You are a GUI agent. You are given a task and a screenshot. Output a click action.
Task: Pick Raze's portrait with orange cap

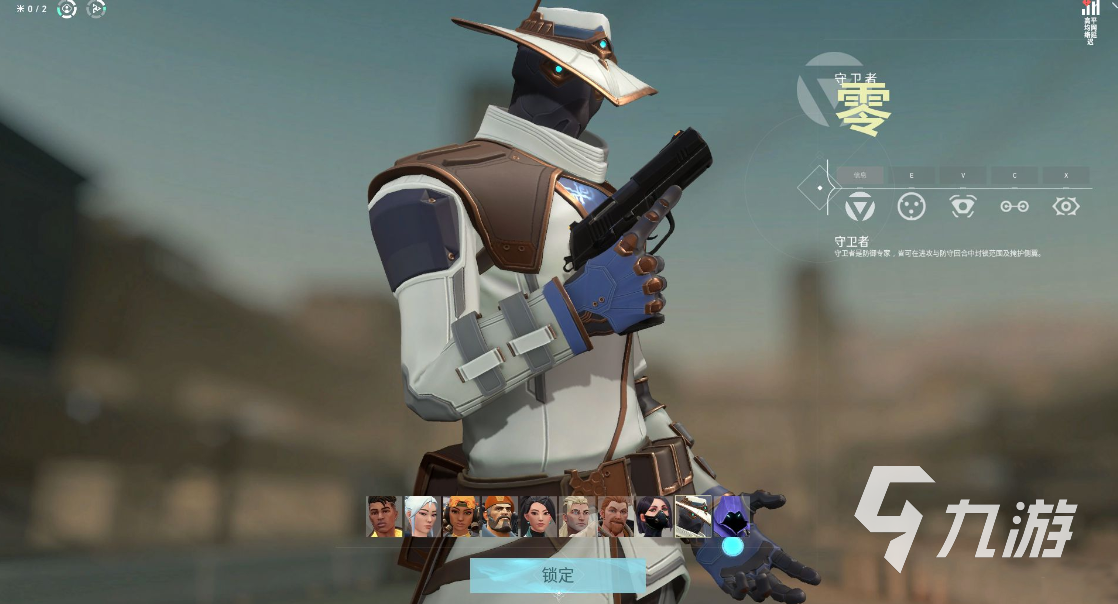pyautogui.click(x=461, y=517)
